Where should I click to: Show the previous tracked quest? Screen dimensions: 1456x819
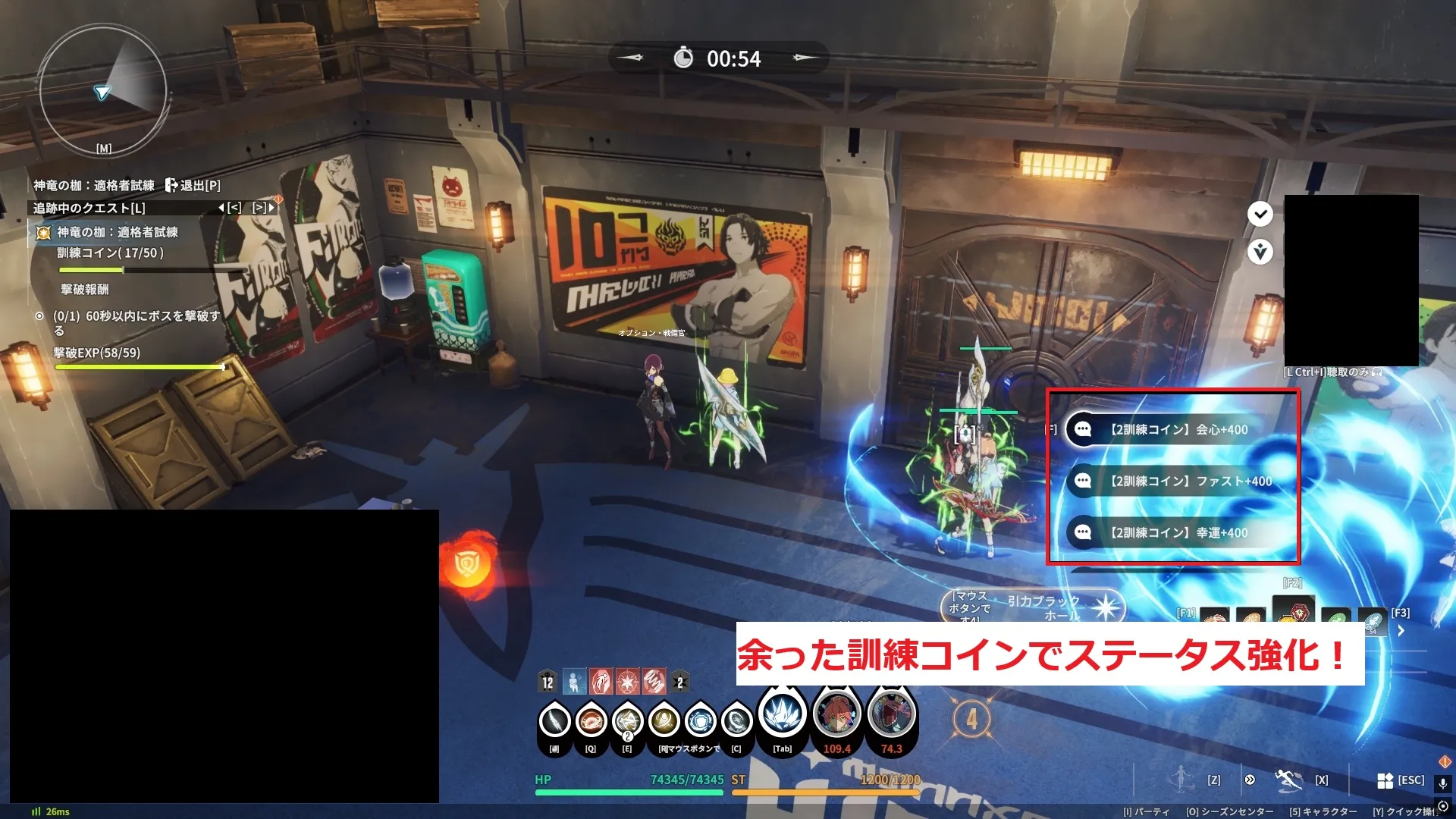[x=231, y=207]
